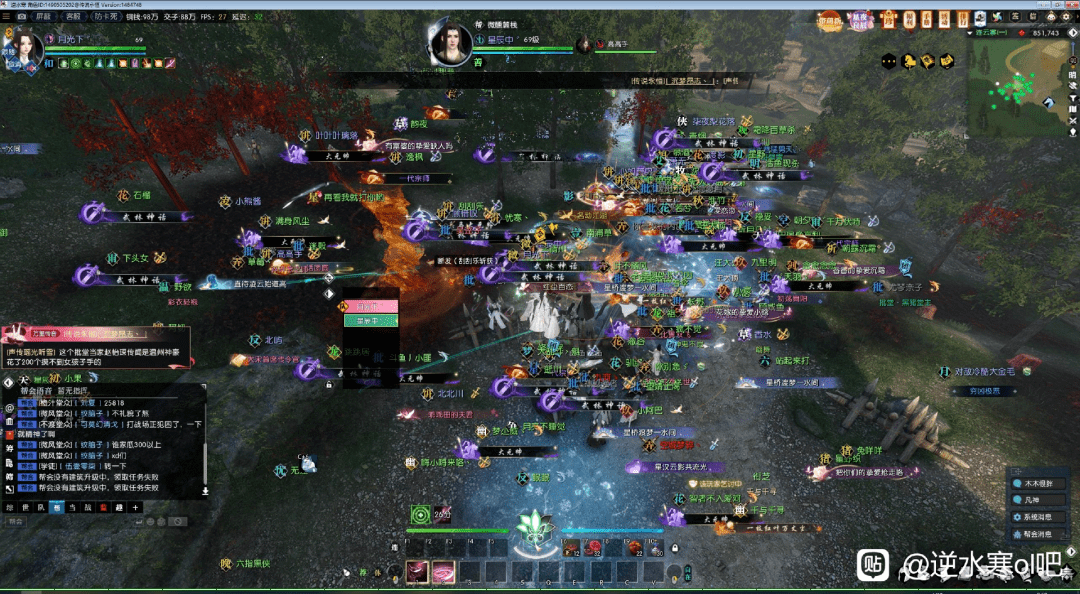Screen dimensions: 1080x594
Task: Activate the pink swirl skill in slot two
Action: coord(443,571)
